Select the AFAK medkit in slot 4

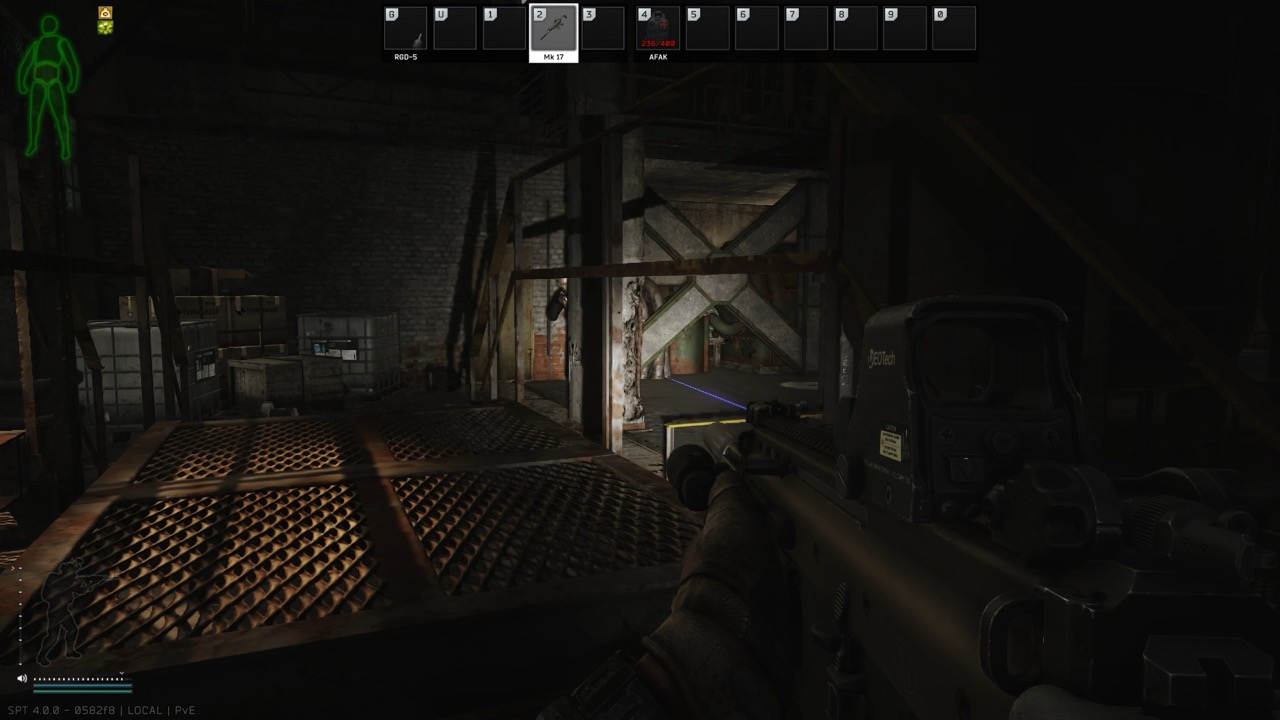click(657, 27)
